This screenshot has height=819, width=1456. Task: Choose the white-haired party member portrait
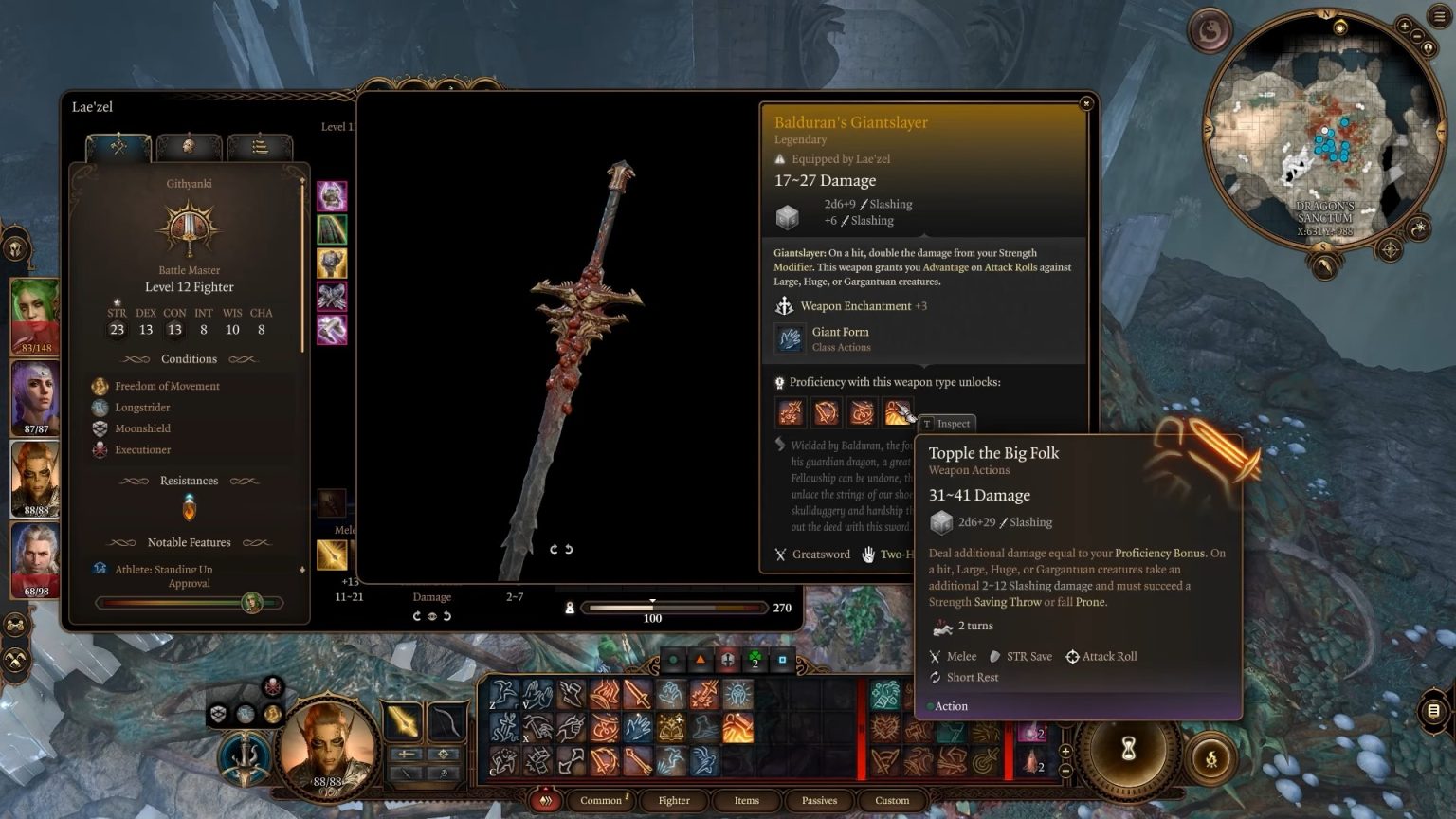pos(36,557)
